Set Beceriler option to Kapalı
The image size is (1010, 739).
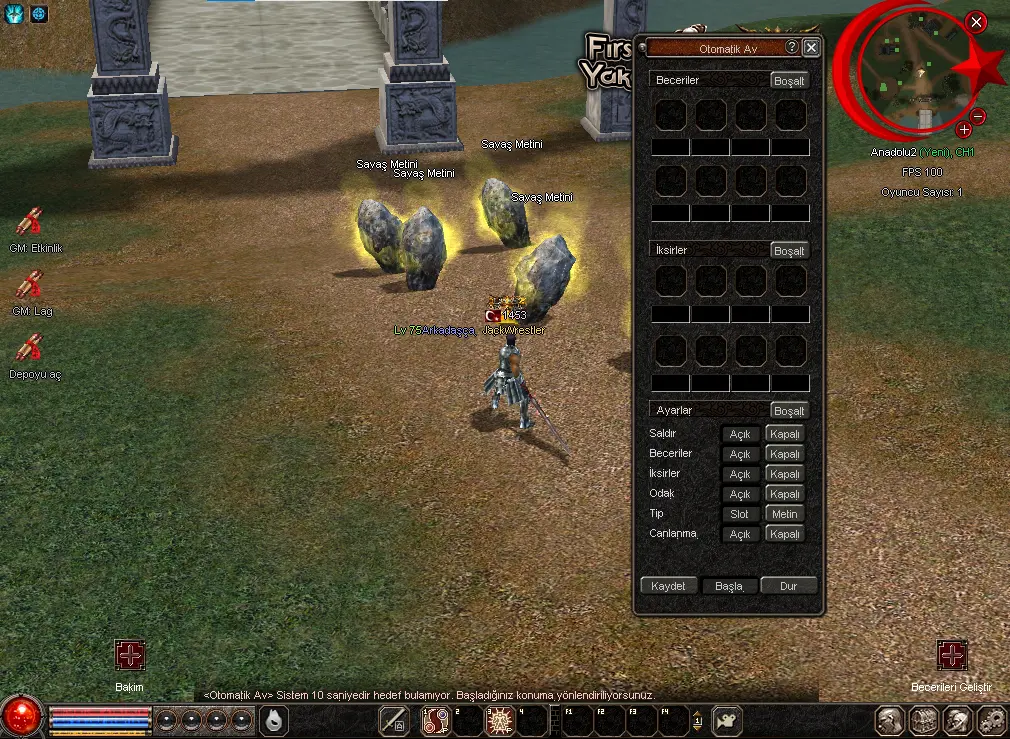click(784, 454)
